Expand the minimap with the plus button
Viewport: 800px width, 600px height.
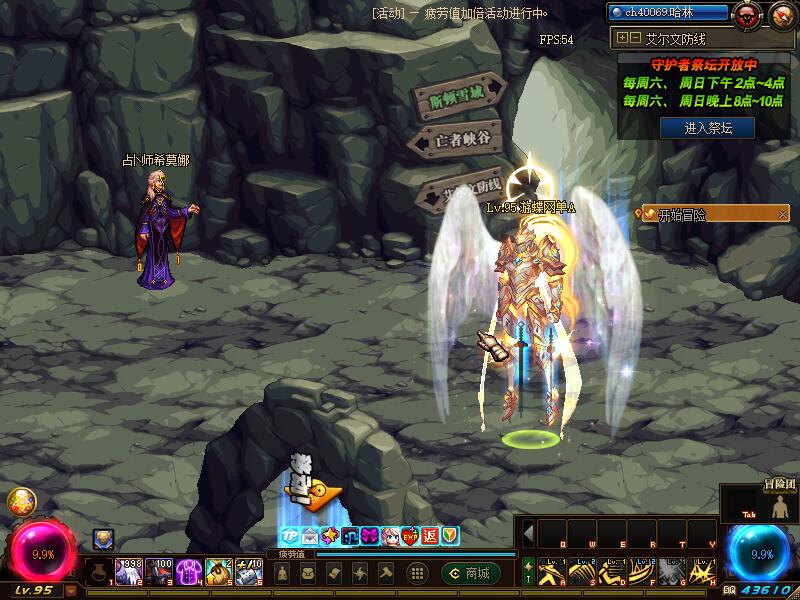click(623, 37)
